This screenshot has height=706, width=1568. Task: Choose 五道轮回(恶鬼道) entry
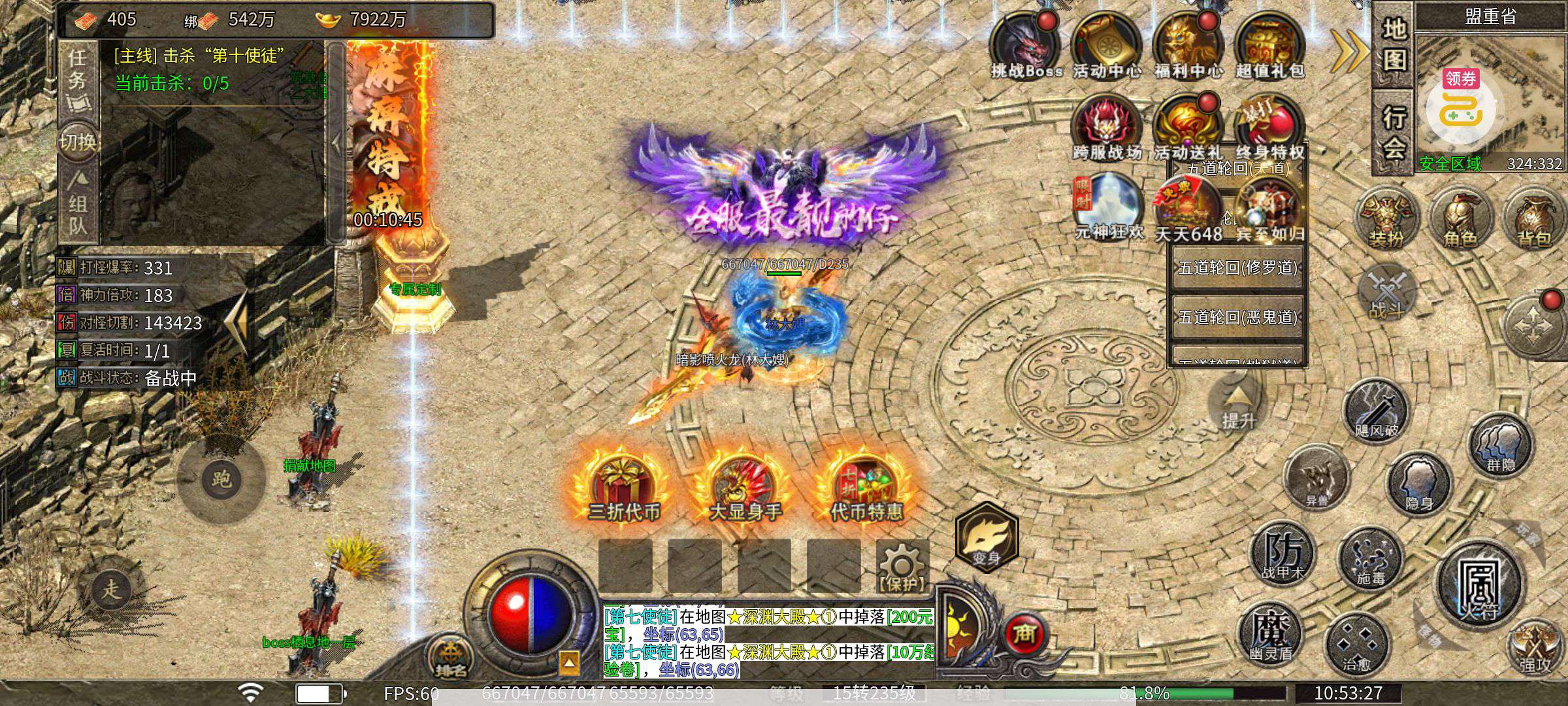click(1237, 318)
